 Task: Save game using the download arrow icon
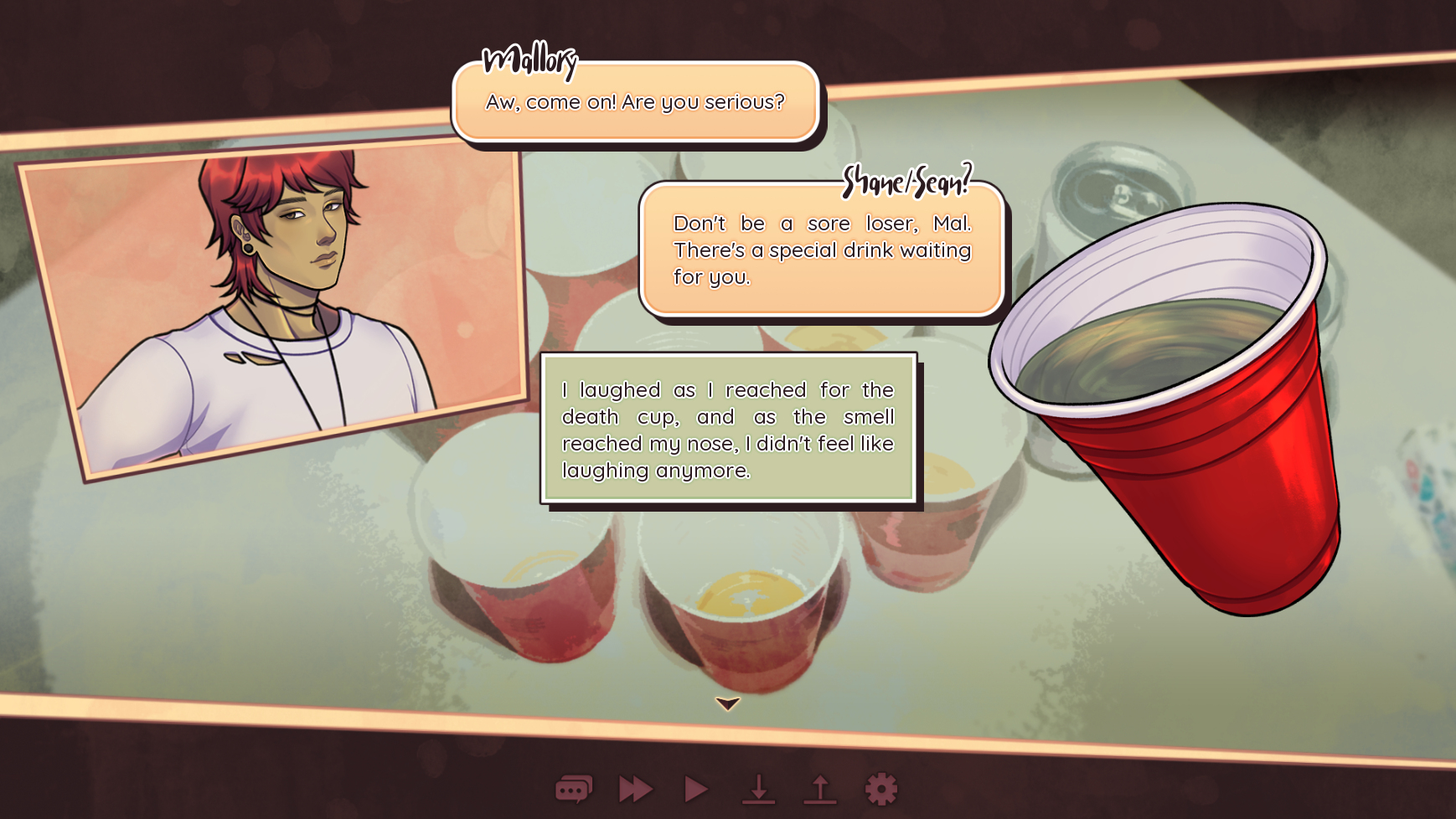pos(758,789)
